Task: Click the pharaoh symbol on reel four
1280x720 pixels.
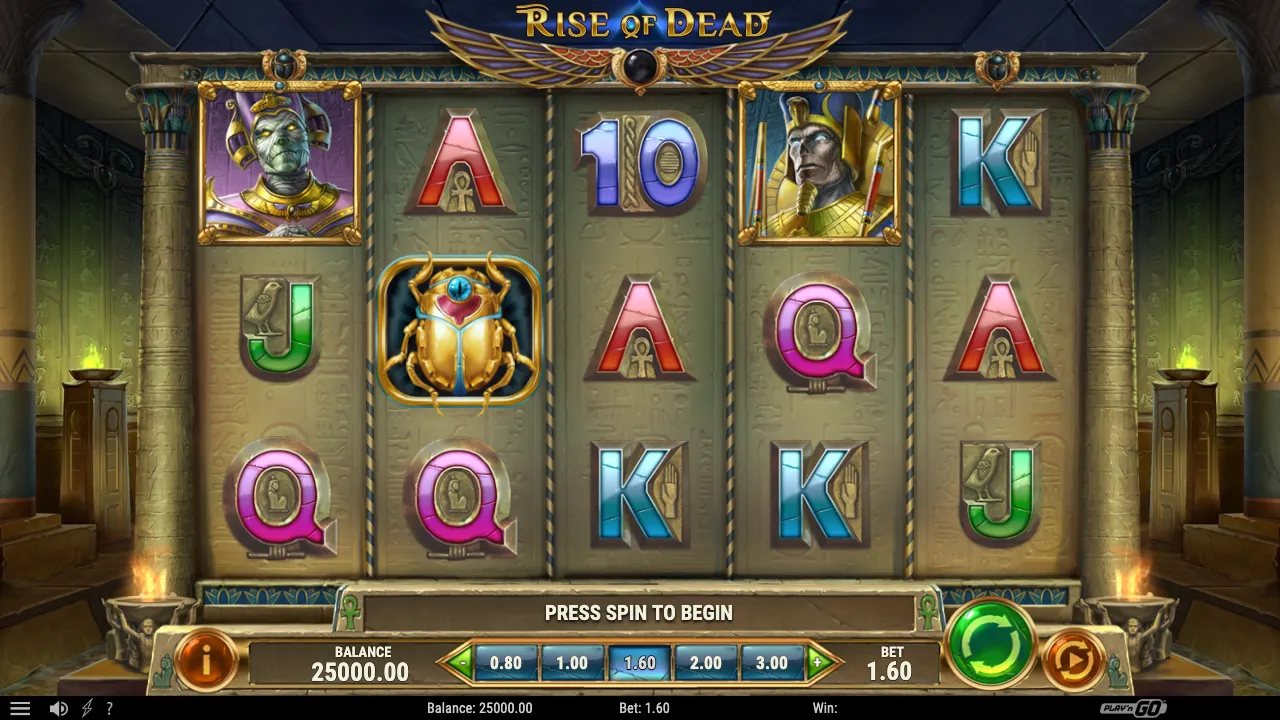Action: point(820,164)
